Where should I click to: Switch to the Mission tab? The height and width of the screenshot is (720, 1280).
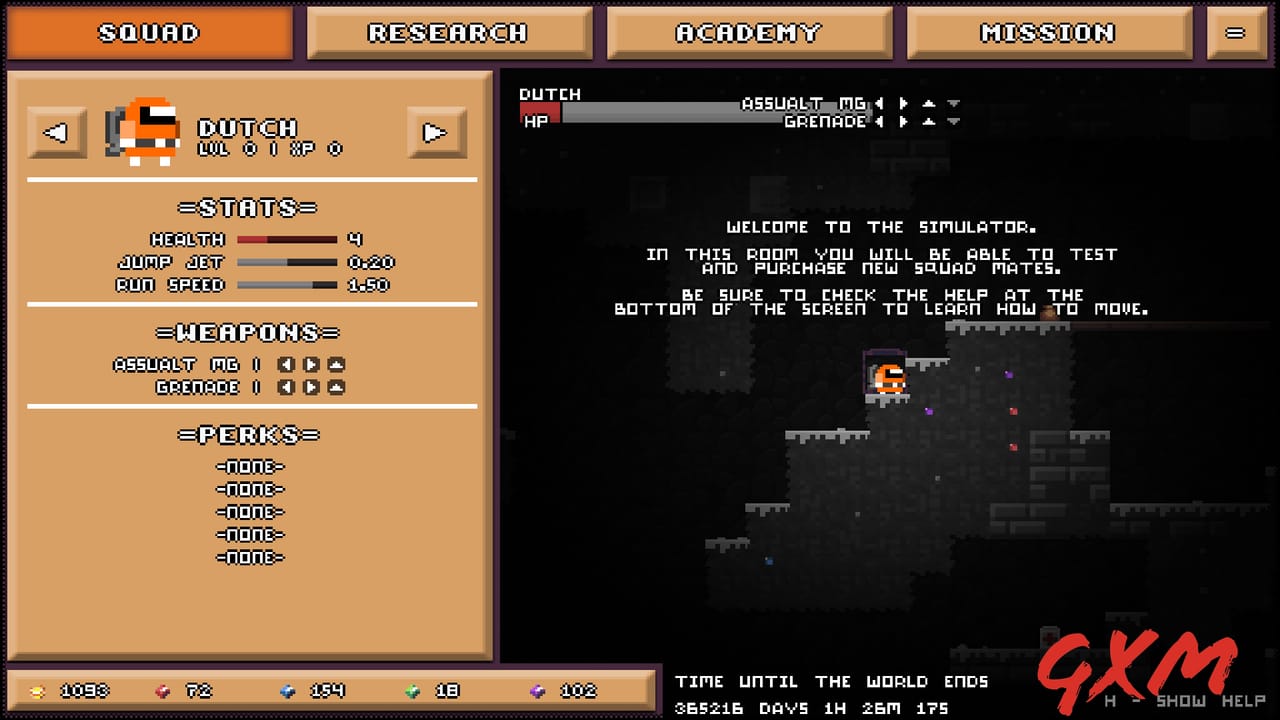(1049, 32)
